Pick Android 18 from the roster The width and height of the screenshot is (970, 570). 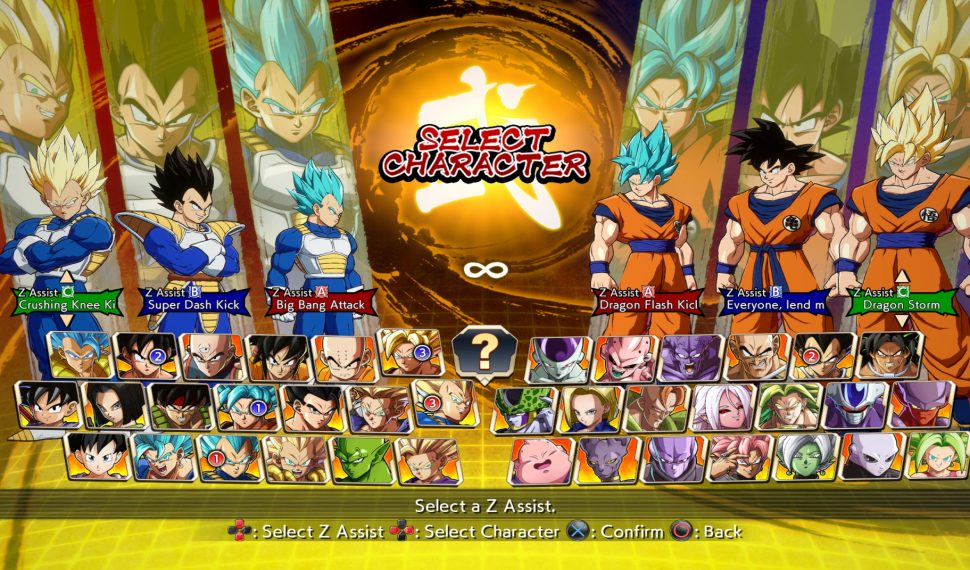[x=590, y=407]
